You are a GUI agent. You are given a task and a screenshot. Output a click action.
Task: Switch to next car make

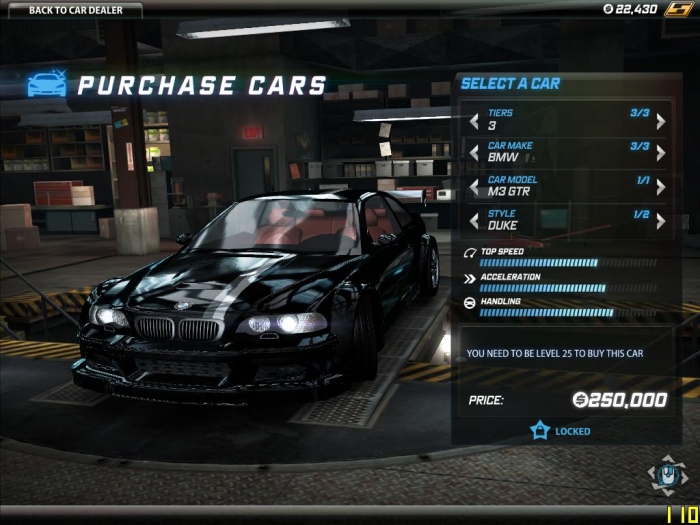coord(660,154)
